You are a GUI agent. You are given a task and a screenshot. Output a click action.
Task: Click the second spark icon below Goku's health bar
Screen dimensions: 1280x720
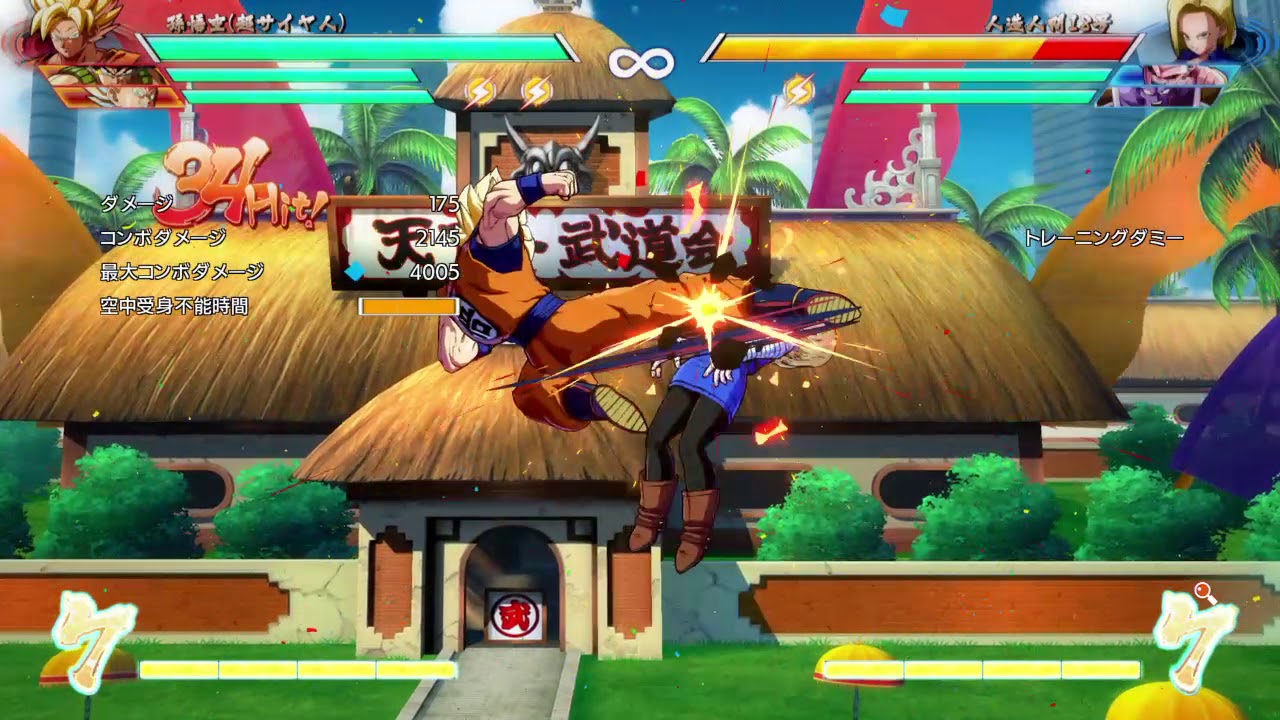click(536, 90)
